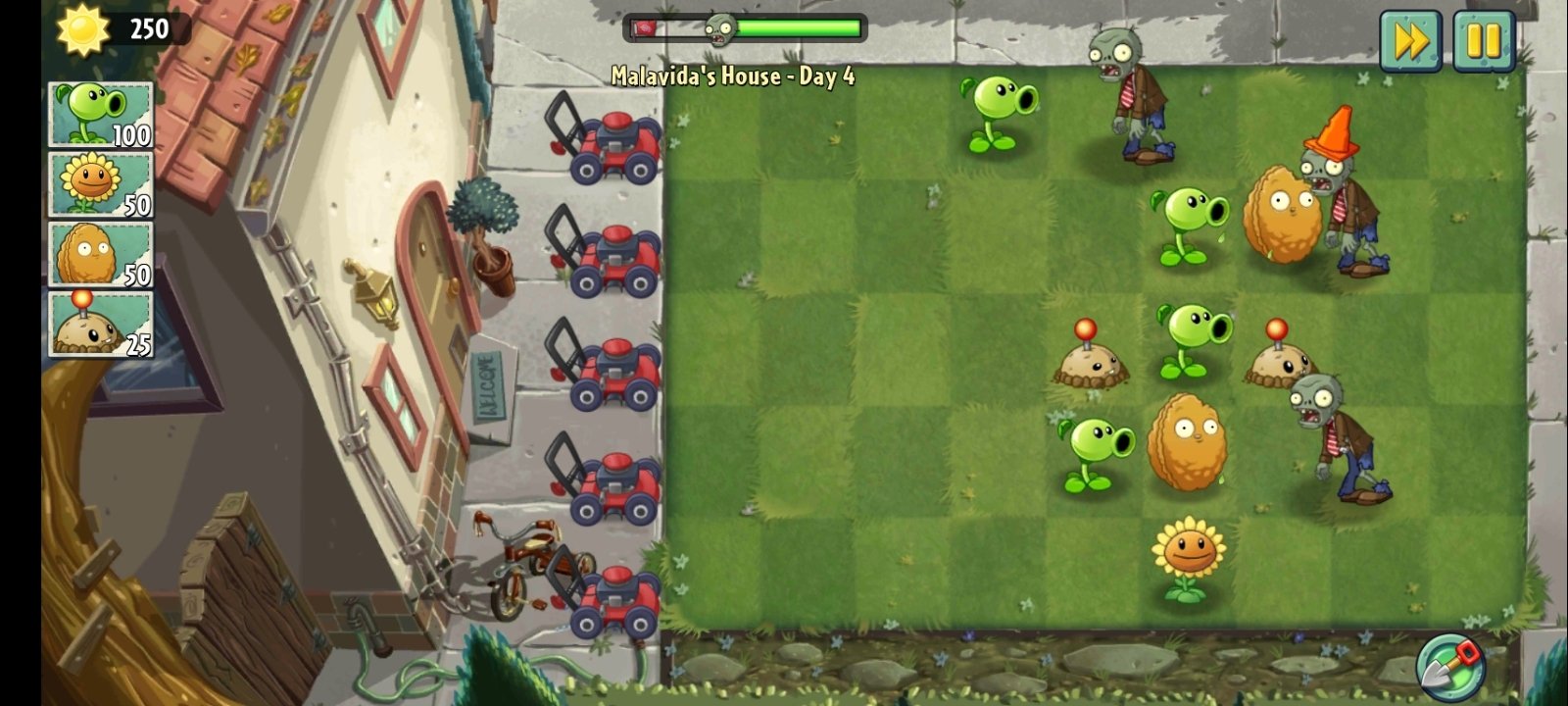Click the level title Malavida's House Day 4

pyautogui.click(x=733, y=74)
